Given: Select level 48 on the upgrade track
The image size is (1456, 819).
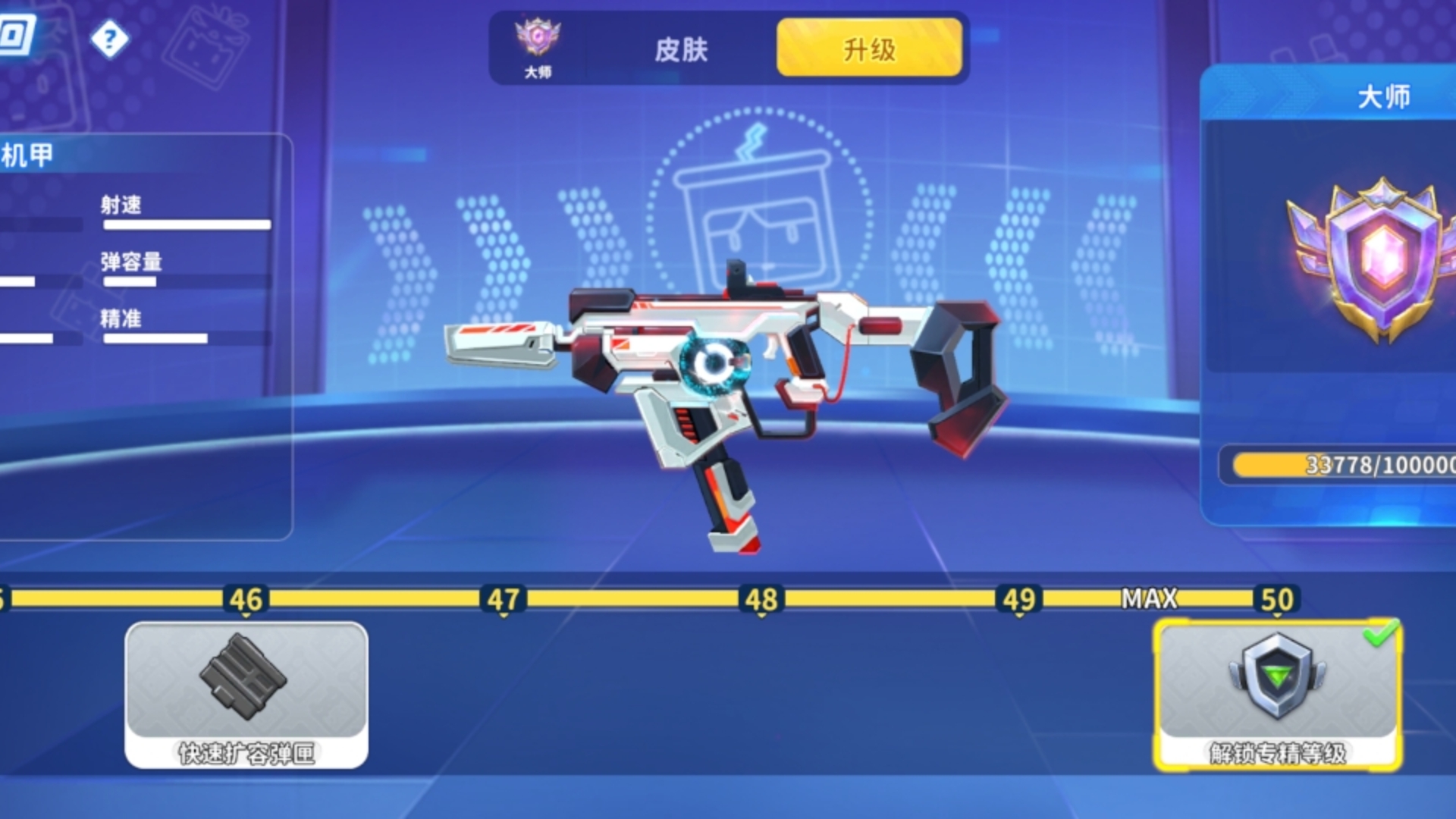Looking at the screenshot, I should (761, 599).
